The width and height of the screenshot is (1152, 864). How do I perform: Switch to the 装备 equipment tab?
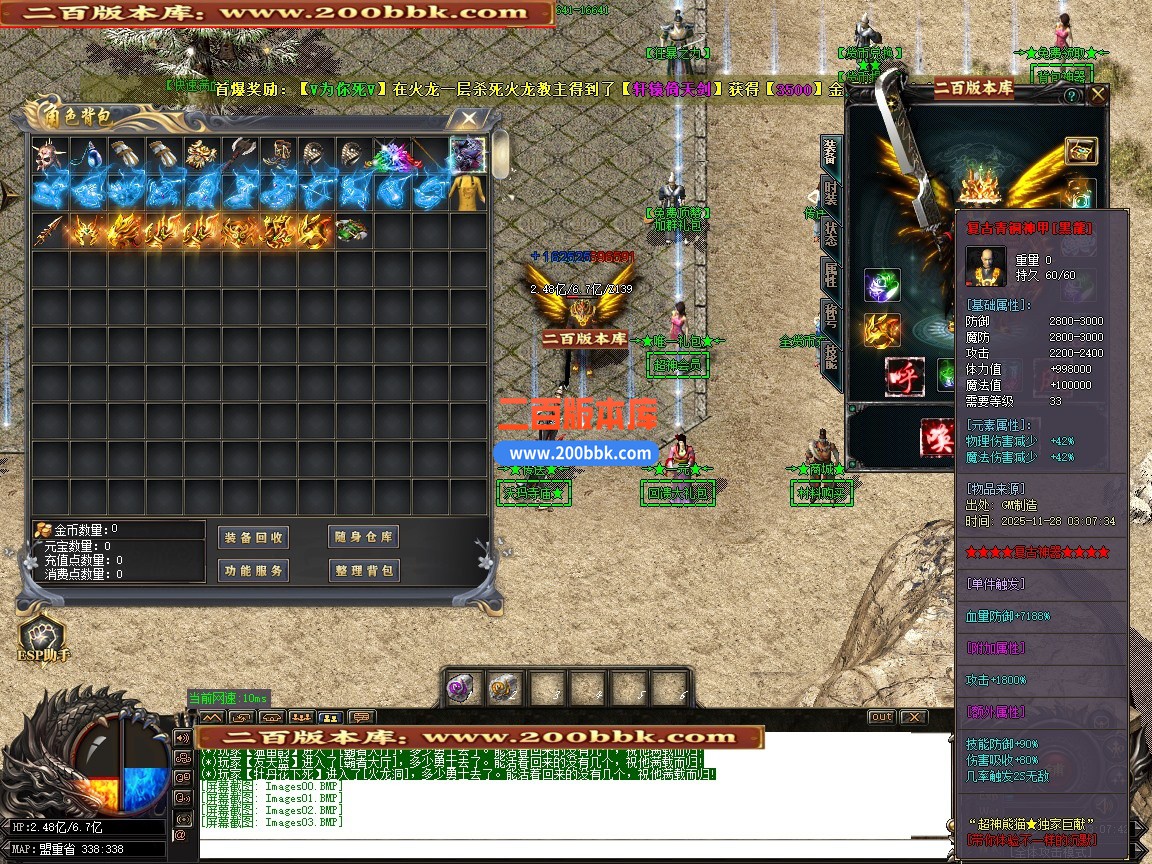[830, 154]
